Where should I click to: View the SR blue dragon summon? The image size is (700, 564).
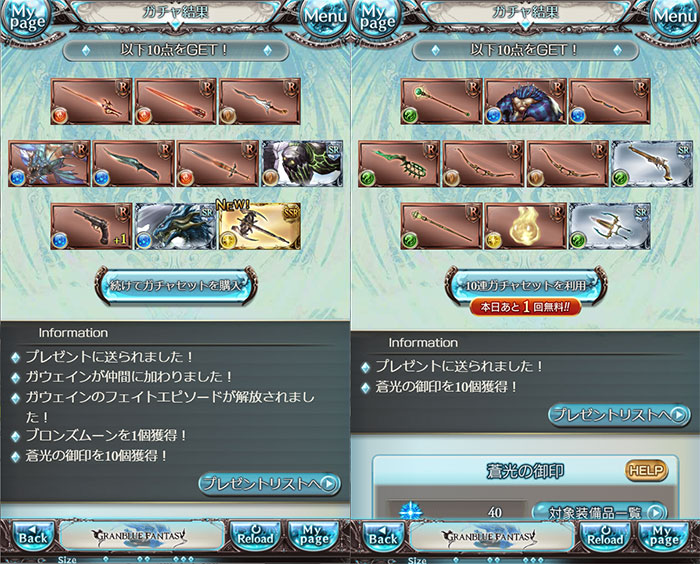tap(175, 226)
